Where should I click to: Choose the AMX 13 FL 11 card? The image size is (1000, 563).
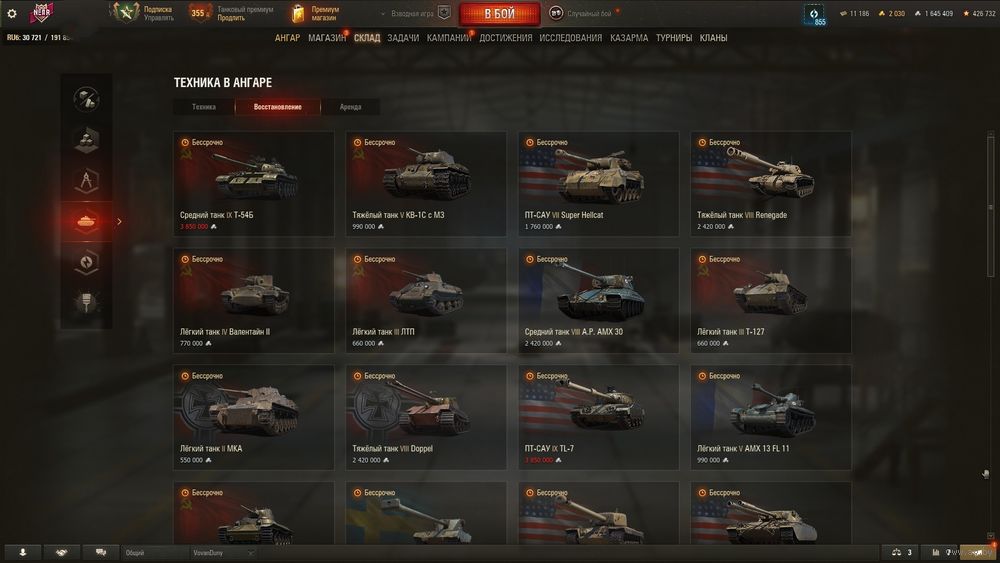(771, 417)
